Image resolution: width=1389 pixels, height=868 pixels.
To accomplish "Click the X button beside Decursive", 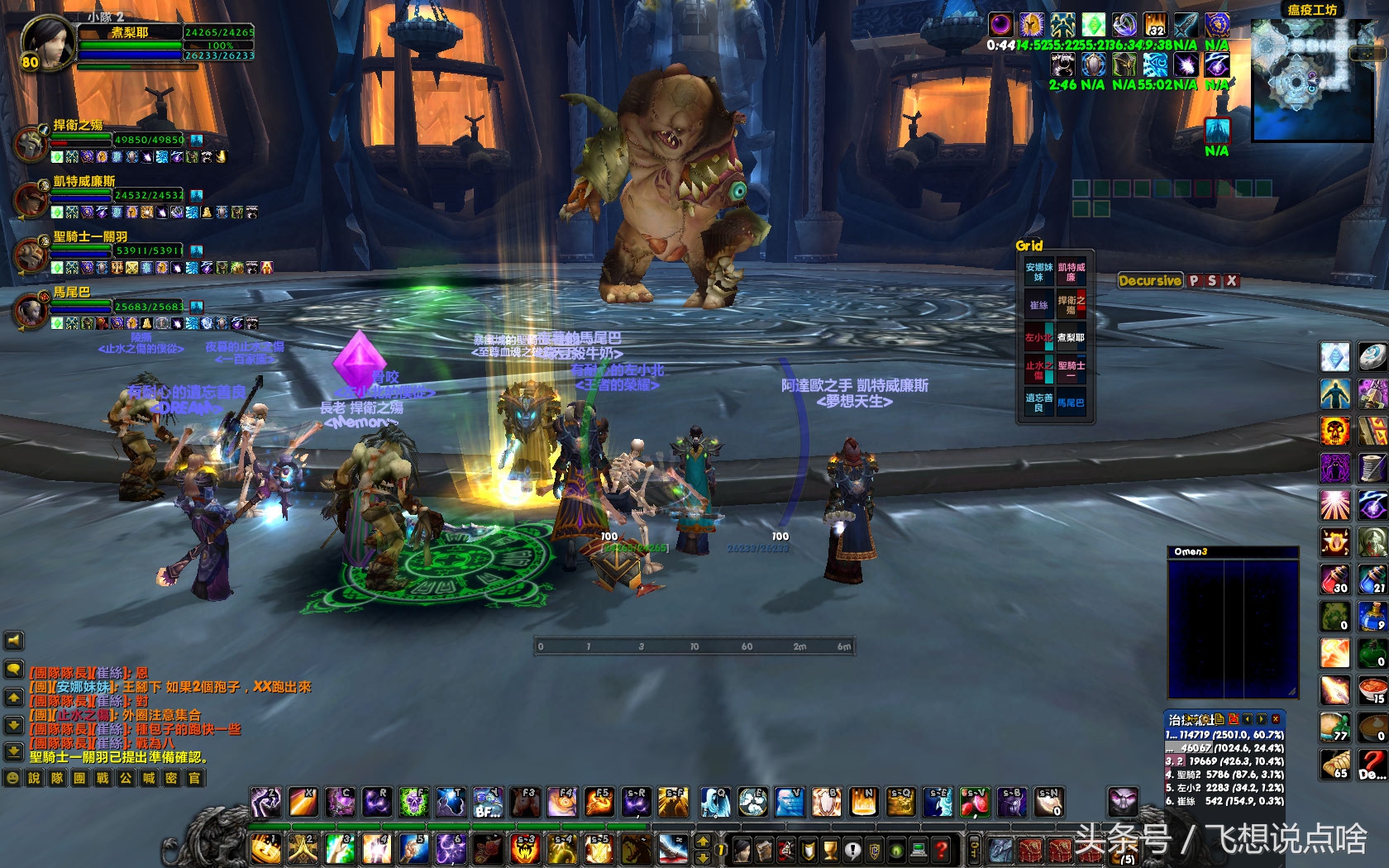I will [x=1231, y=281].
